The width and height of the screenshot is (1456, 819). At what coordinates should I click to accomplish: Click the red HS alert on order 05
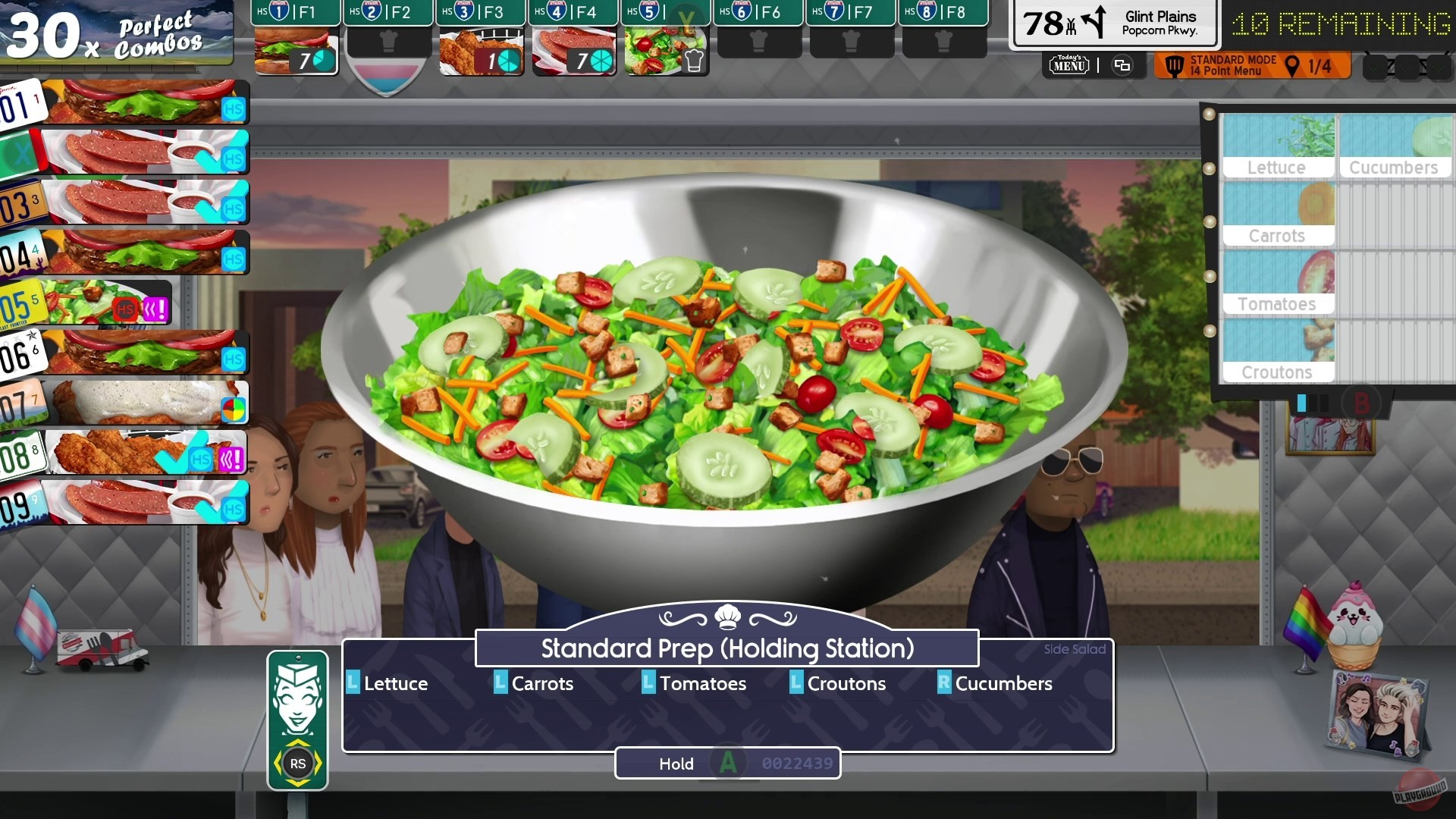[x=127, y=307]
